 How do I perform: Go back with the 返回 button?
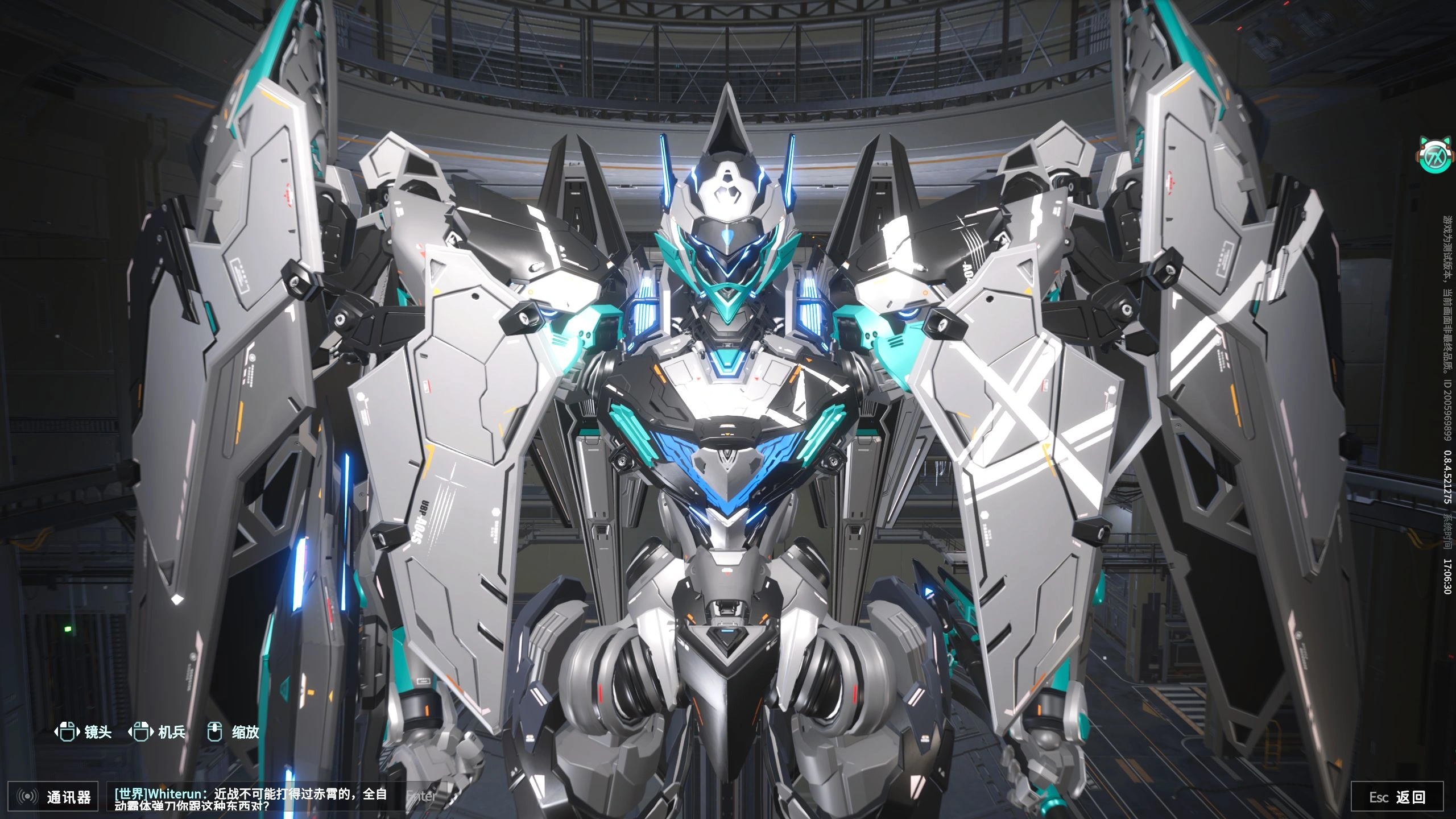click(1397, 797)
